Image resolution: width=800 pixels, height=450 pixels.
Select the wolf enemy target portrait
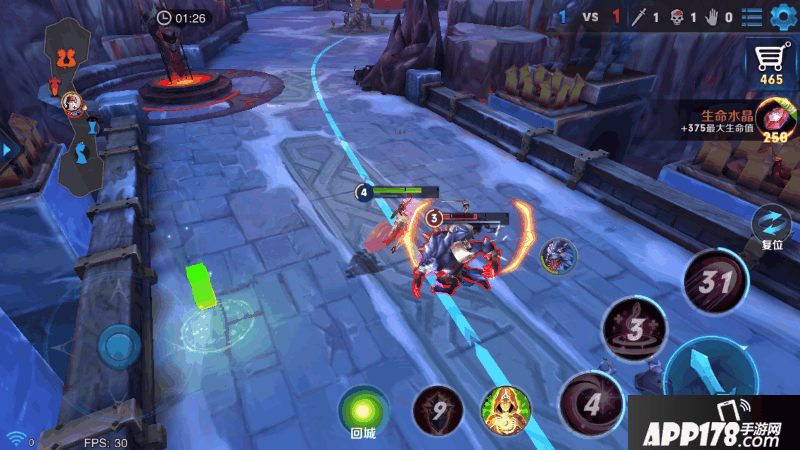click(558, 256)
